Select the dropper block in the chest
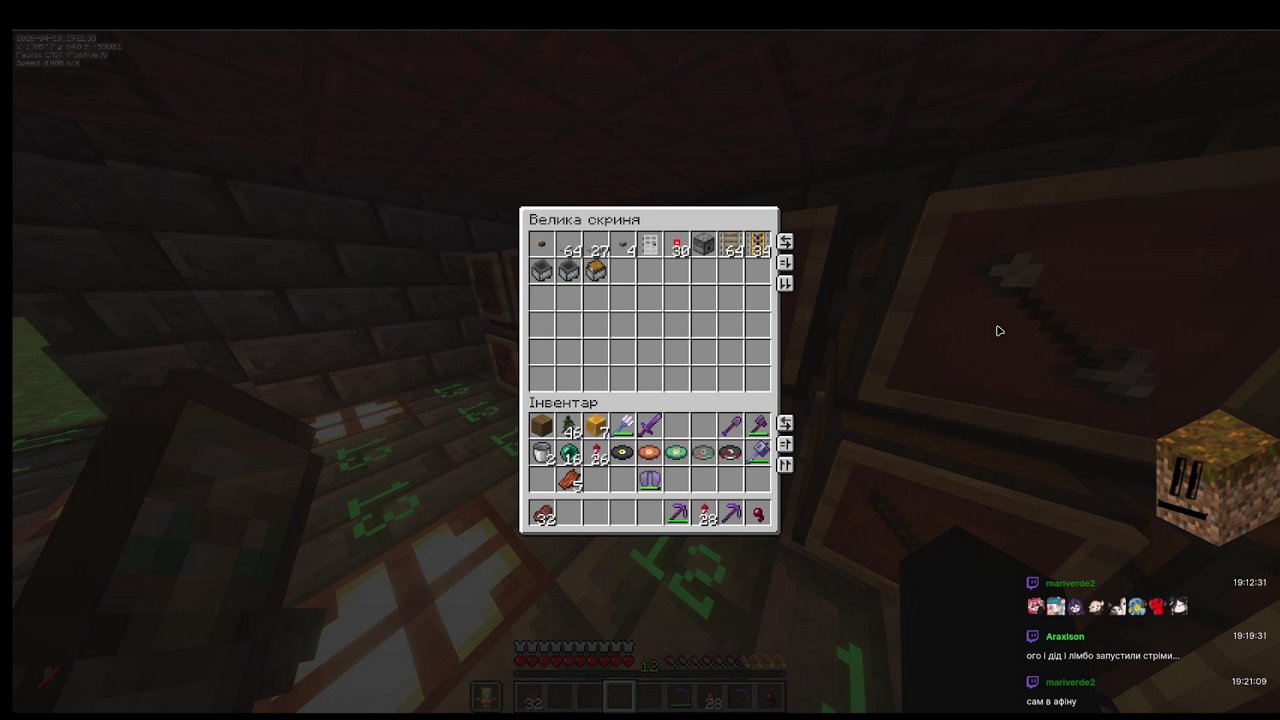The height and width of the screenshot is (720, 1280). [703, 245]
